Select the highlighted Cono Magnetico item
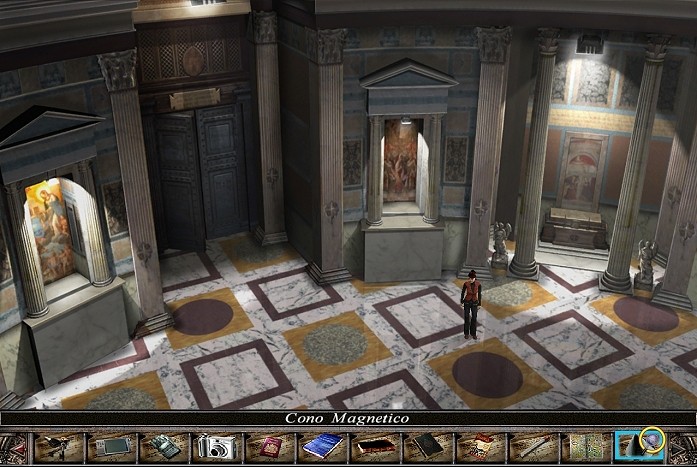Screen dimensions: 697x467 click(x=640, y=444)
